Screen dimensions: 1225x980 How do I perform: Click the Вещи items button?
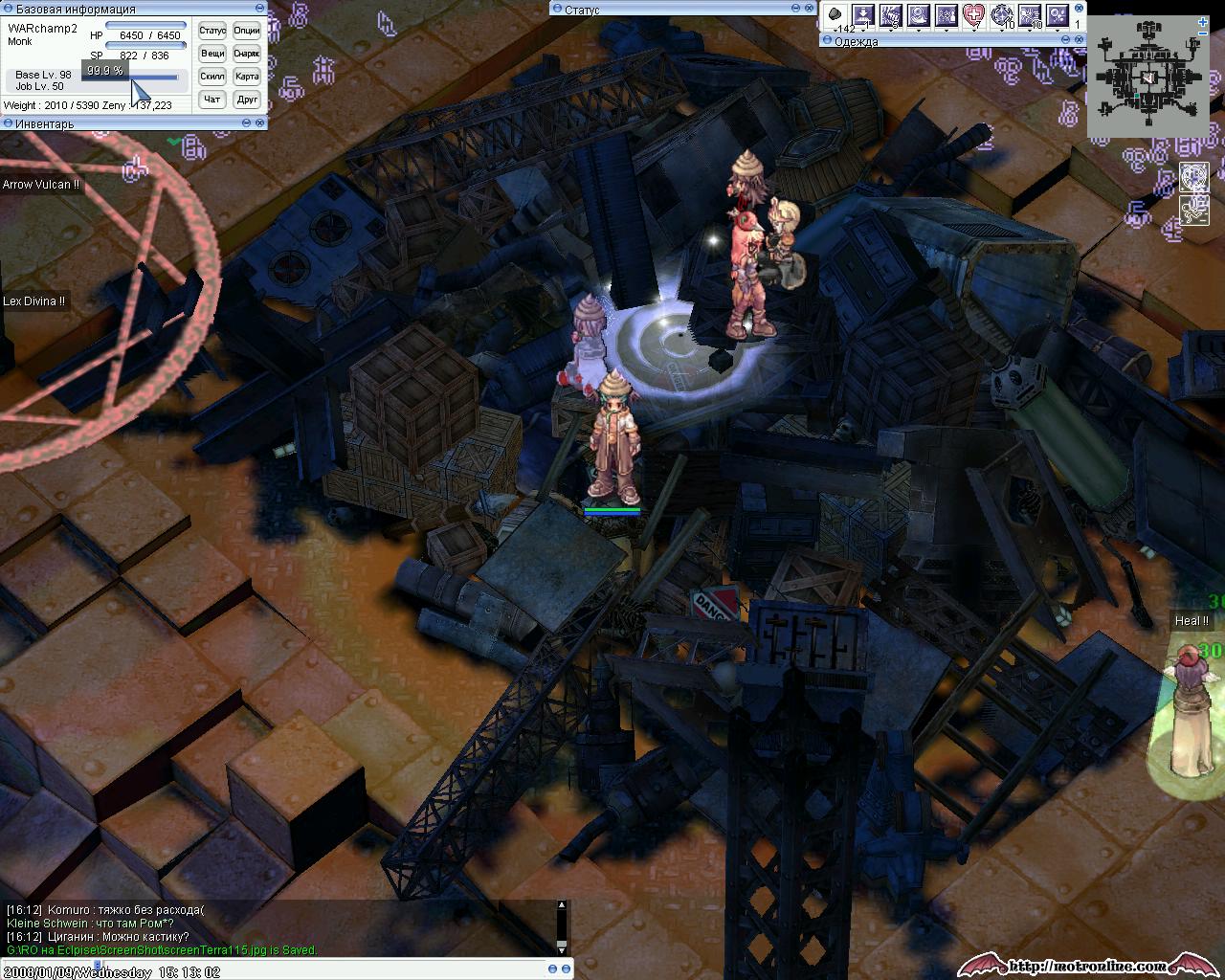pyautogui.click(x=212, y=54)
